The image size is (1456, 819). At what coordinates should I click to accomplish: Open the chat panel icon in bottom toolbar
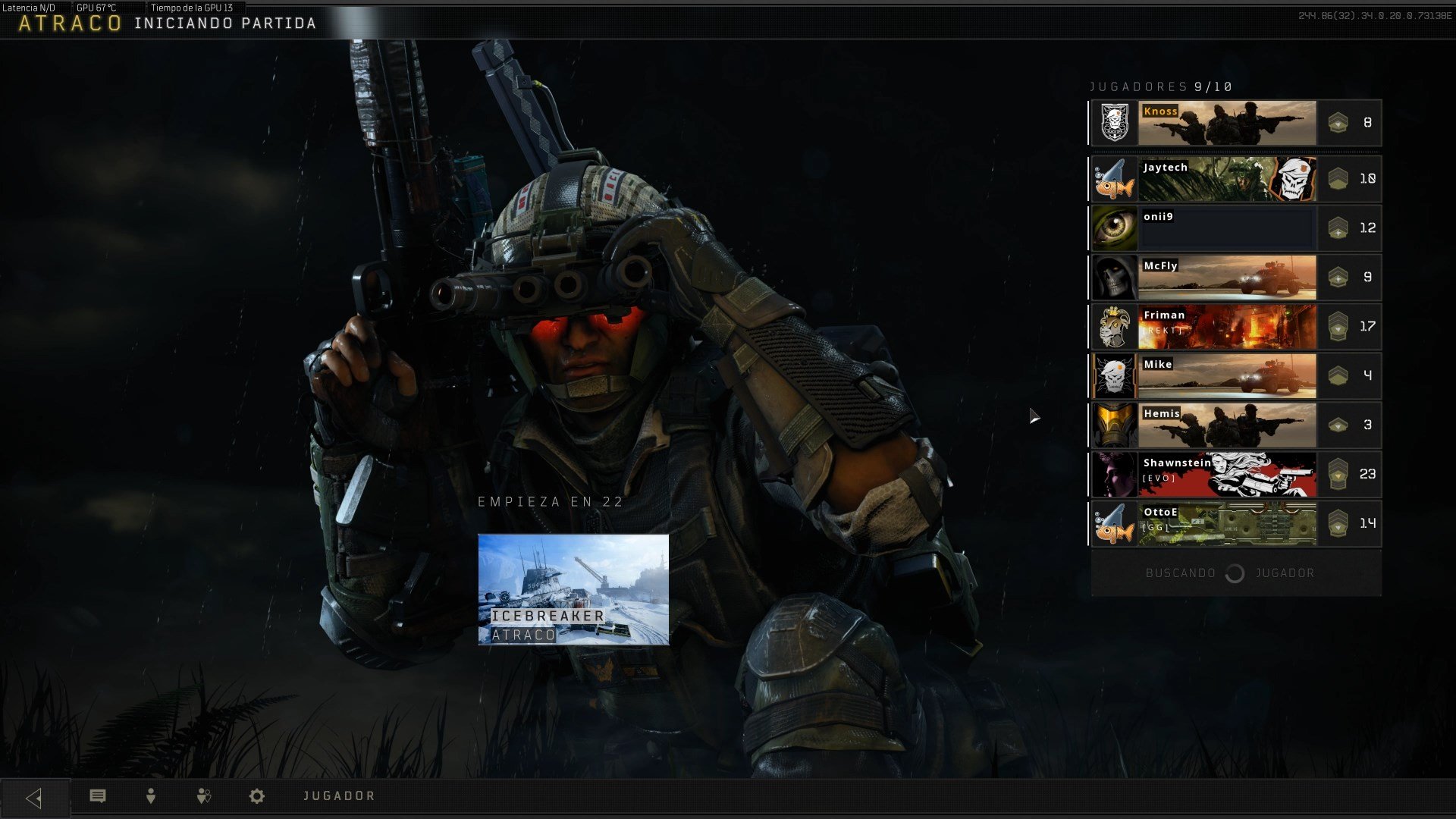click(98, 796)
